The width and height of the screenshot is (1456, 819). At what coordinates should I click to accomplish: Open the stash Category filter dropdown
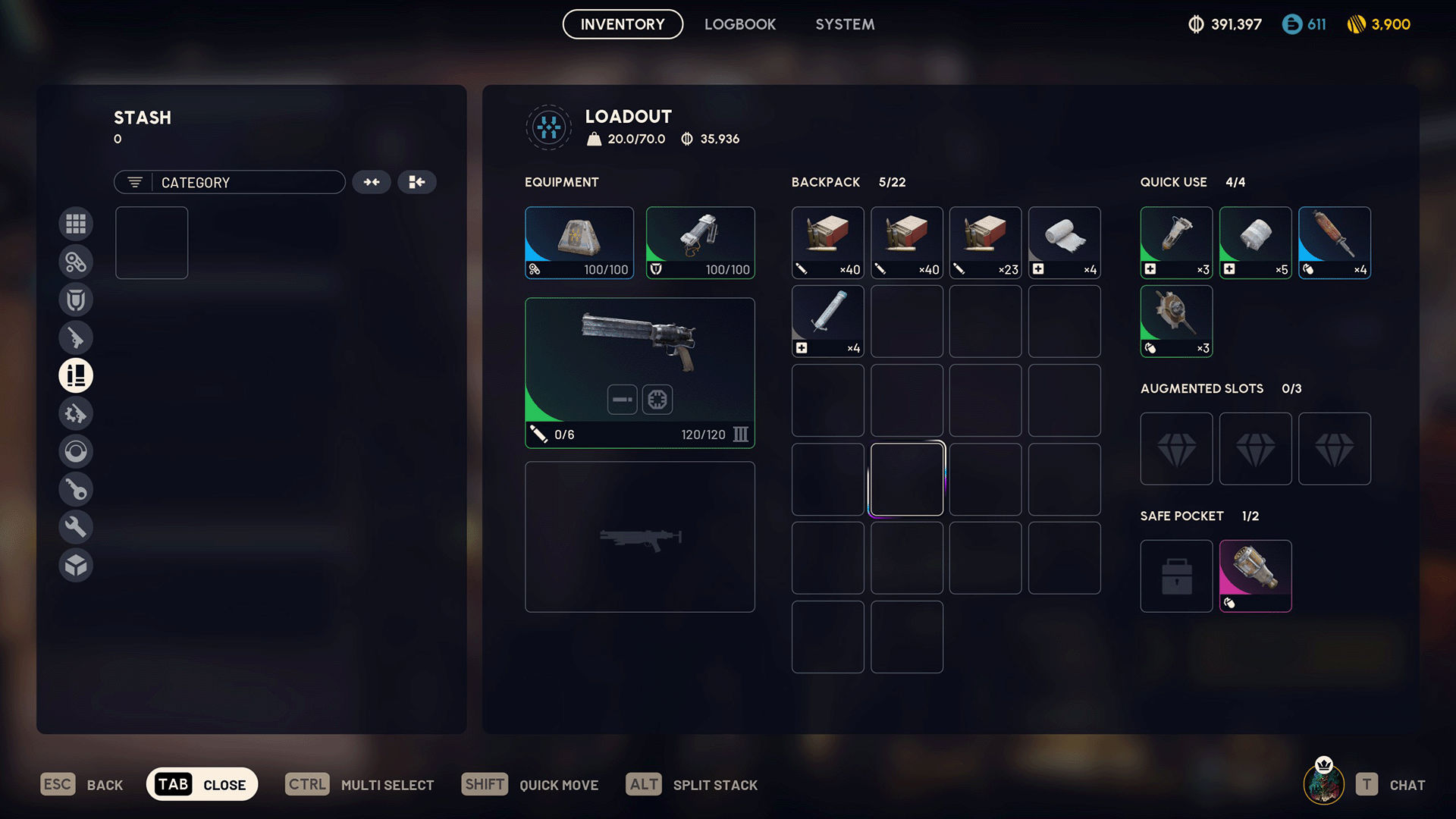click(x=230, y=182)
